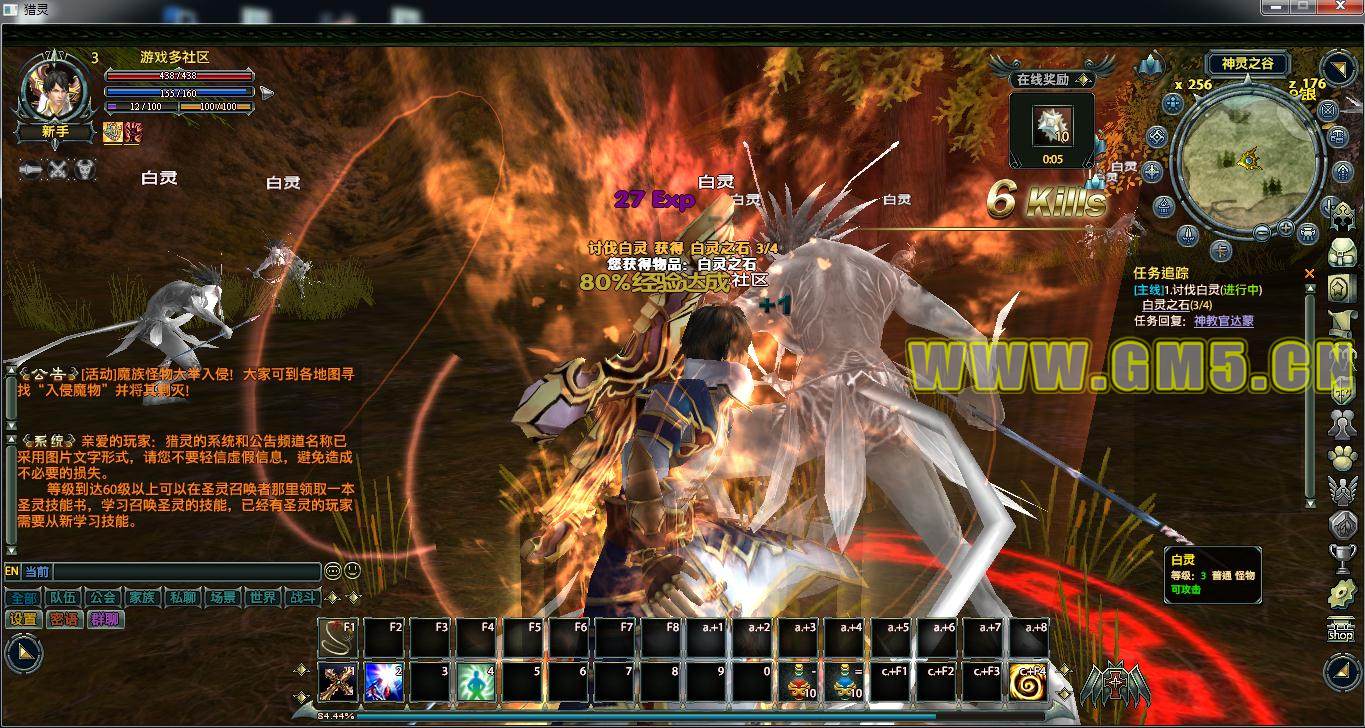Viewport: 1365px width, 728px height.
Task: Use the golden spiral skill in slot c.+F4
Action: click(1027, 682)
